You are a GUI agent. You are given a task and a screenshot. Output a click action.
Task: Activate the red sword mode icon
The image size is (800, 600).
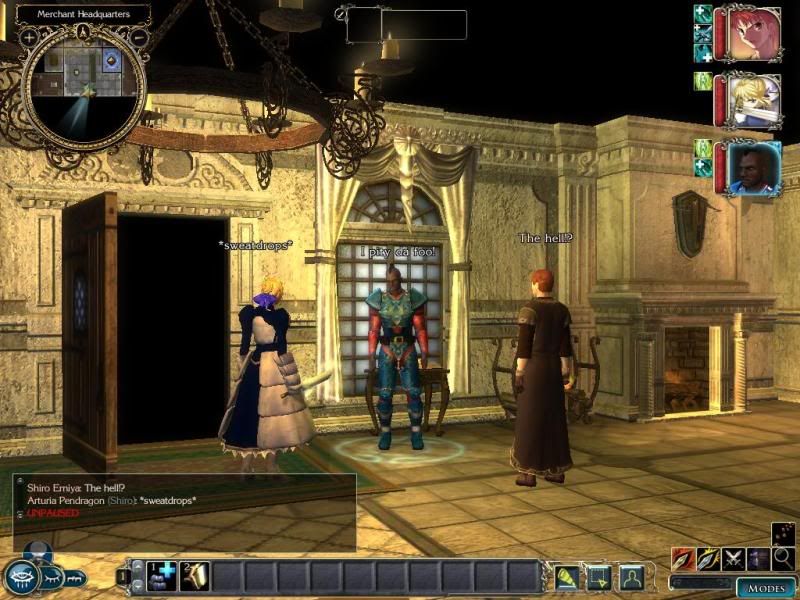(683, 559)
